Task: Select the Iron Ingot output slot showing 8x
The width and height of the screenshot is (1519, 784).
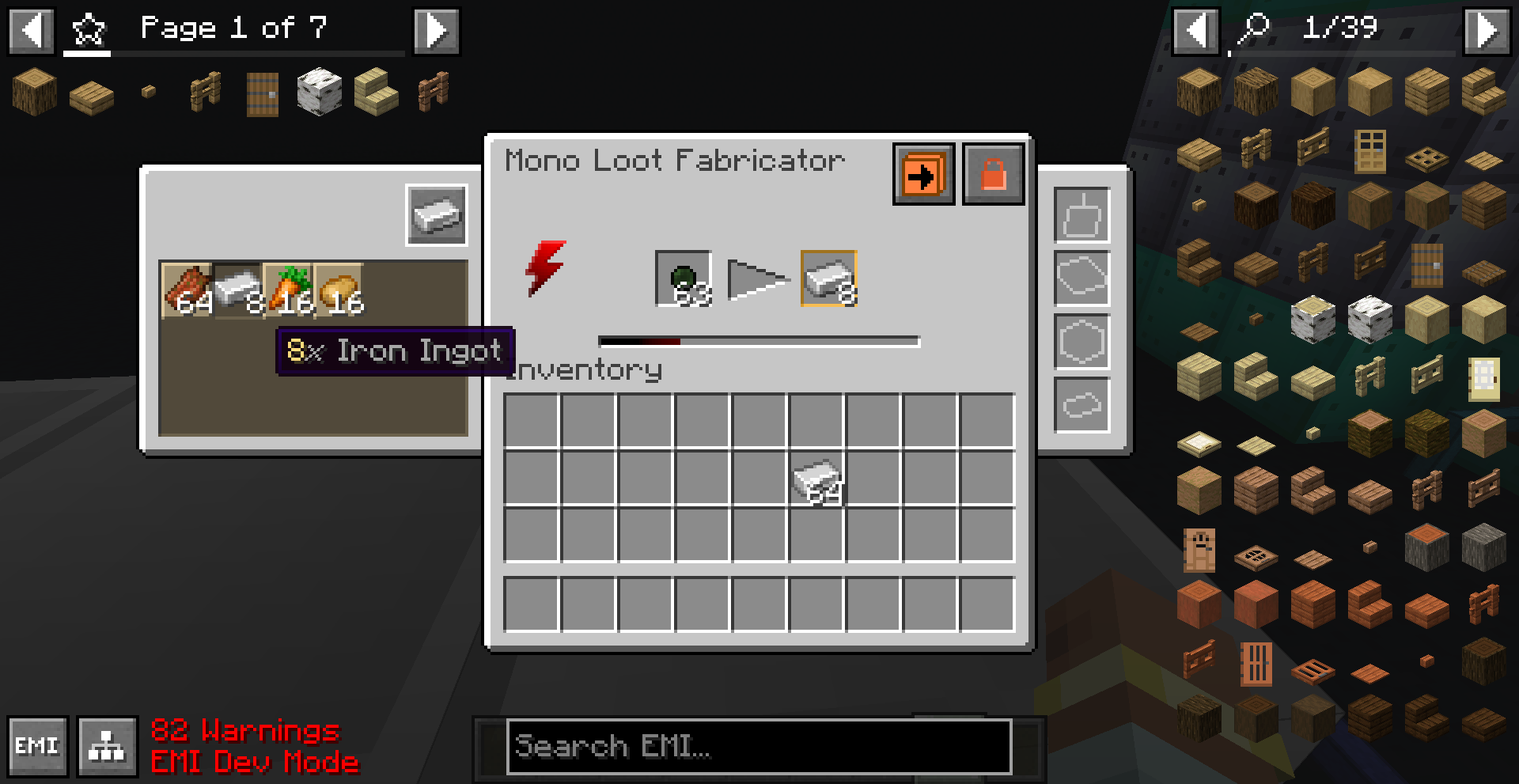Action: (x=828, y=278)
